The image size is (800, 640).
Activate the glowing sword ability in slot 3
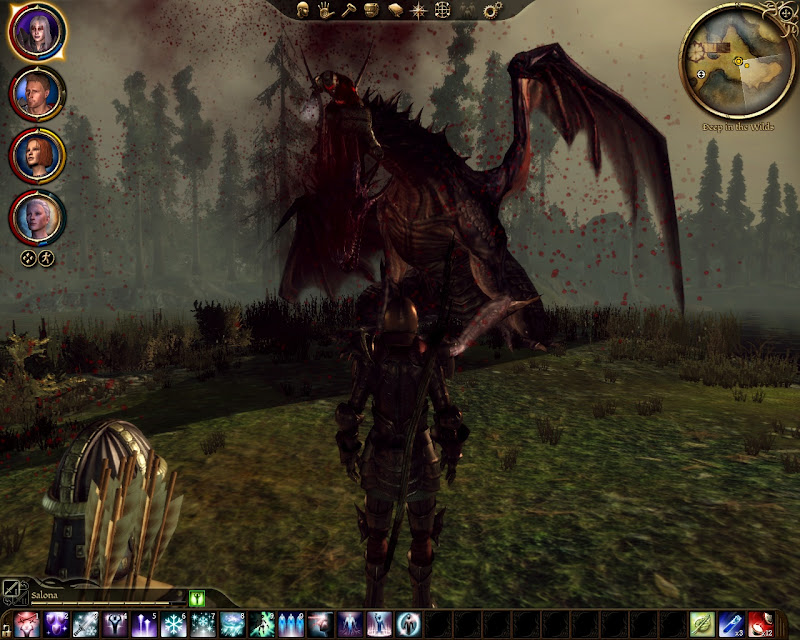84,625
